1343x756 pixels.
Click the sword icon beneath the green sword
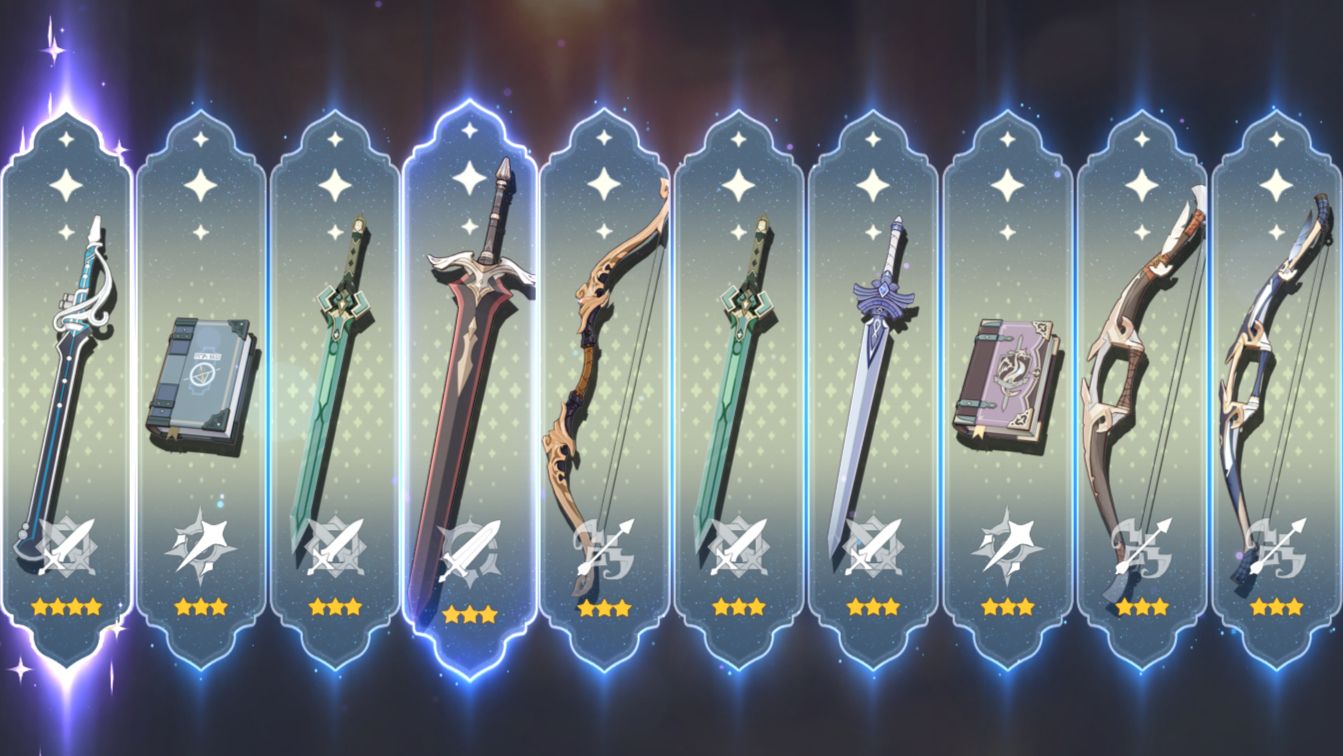point(336,546)
